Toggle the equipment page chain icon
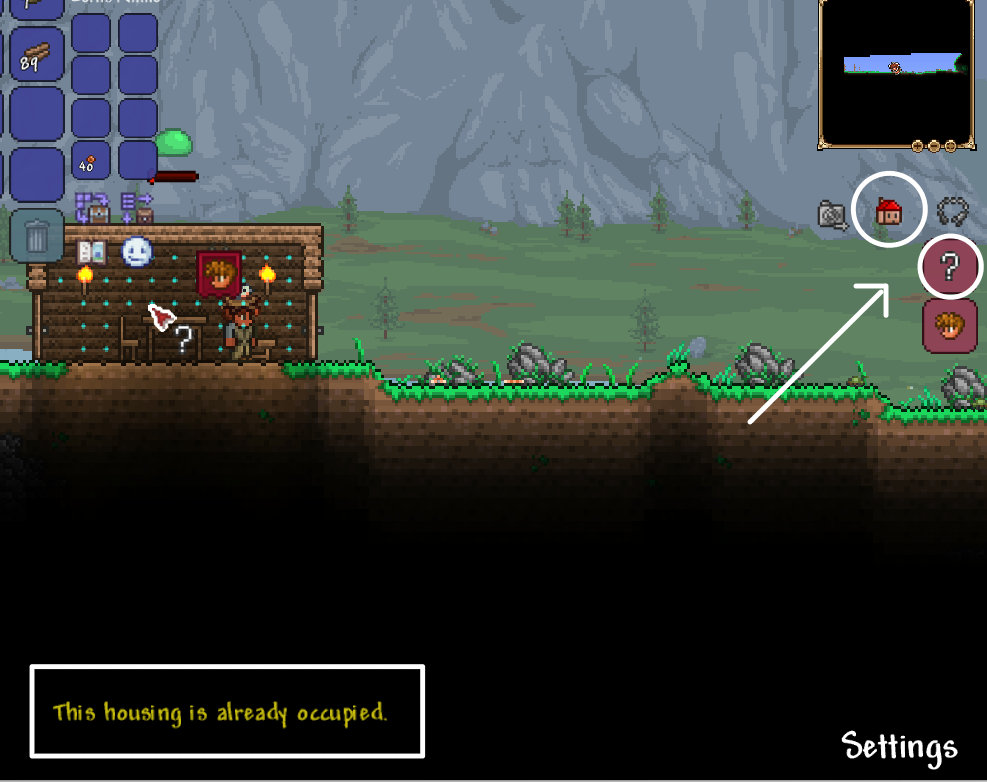Screen dimensions: 987x782 coord(952,211)
